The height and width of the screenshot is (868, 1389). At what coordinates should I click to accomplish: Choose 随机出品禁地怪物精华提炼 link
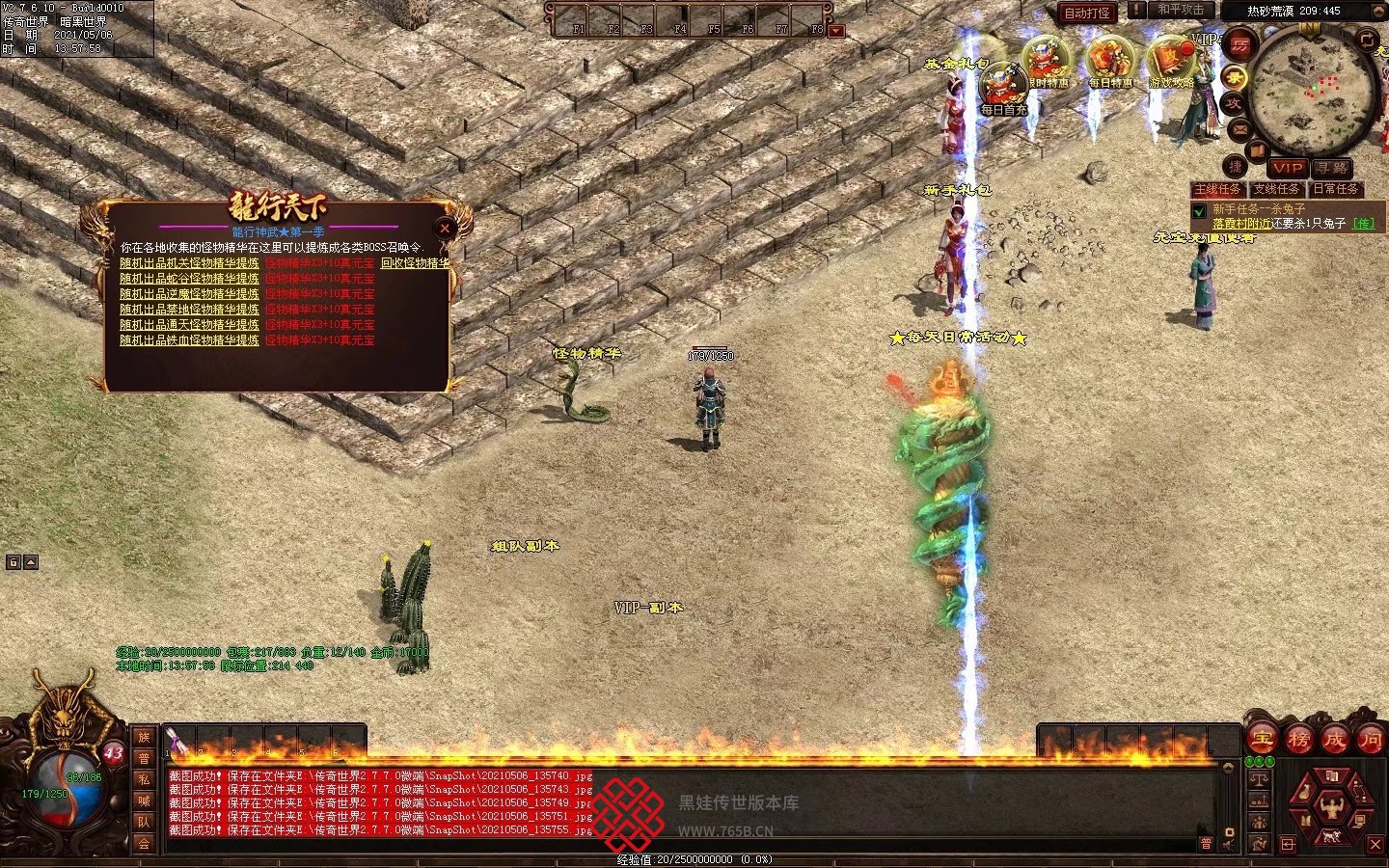click(189, 309)
